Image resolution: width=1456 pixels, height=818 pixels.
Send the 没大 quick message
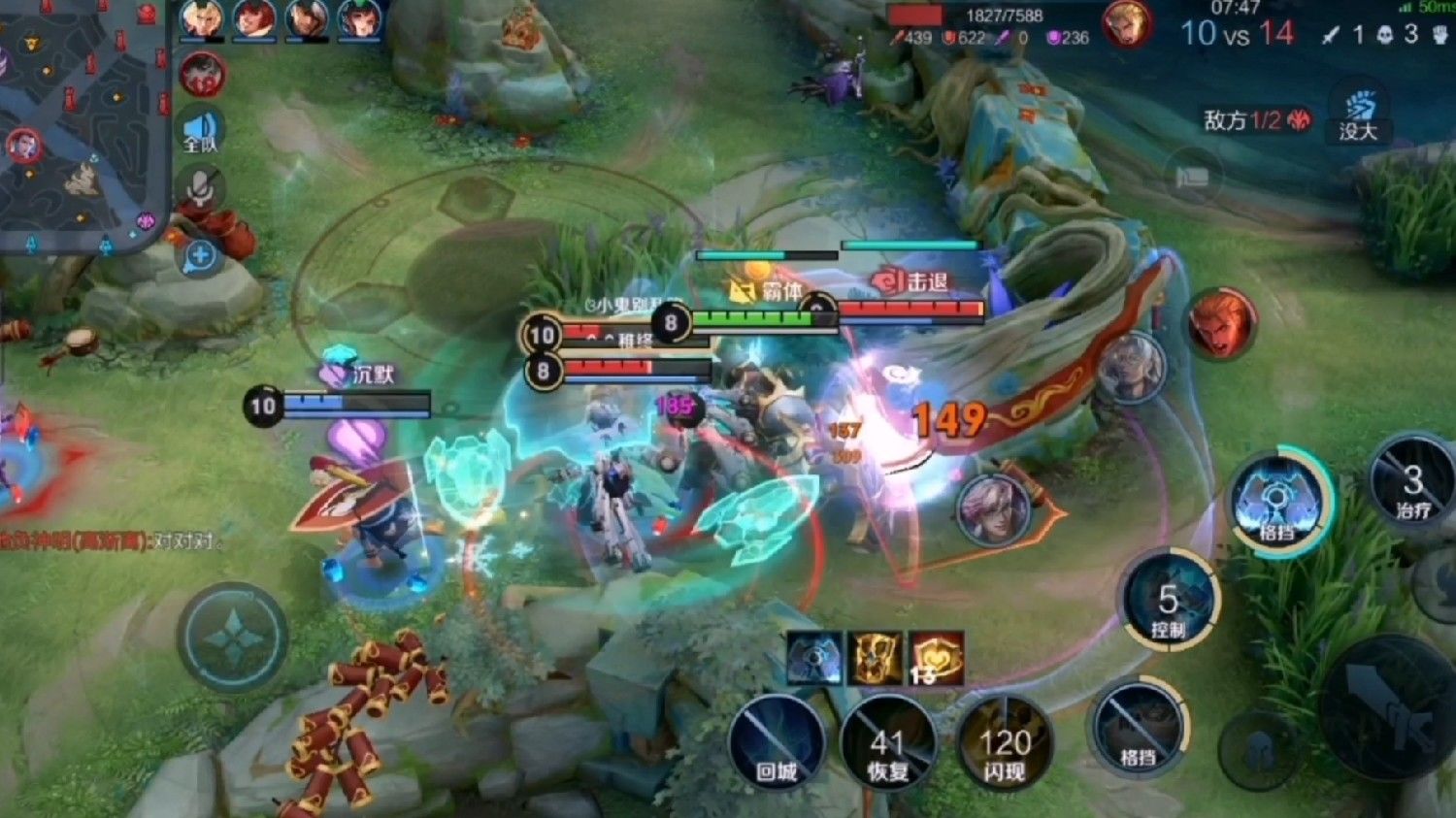[1358, 116]
